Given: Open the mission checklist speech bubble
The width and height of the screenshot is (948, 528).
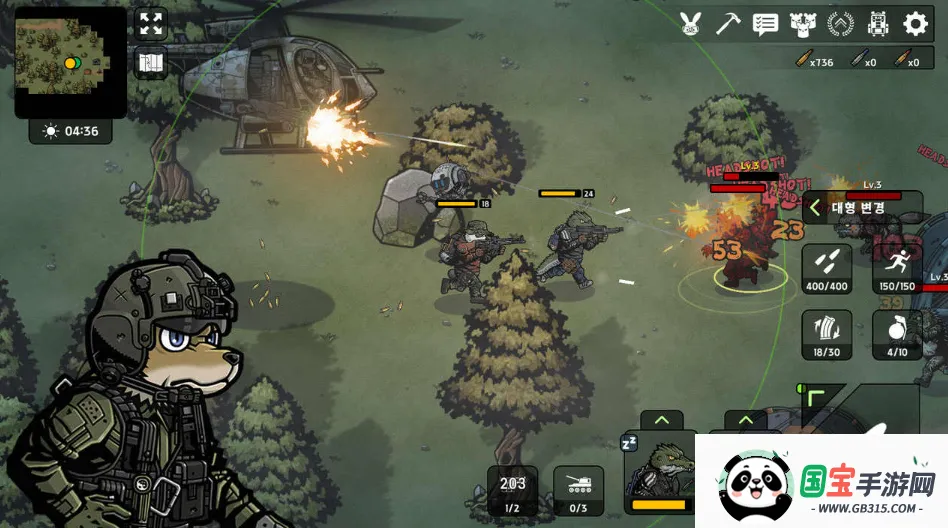Looking at the screenshot, I should coord(765,23).
